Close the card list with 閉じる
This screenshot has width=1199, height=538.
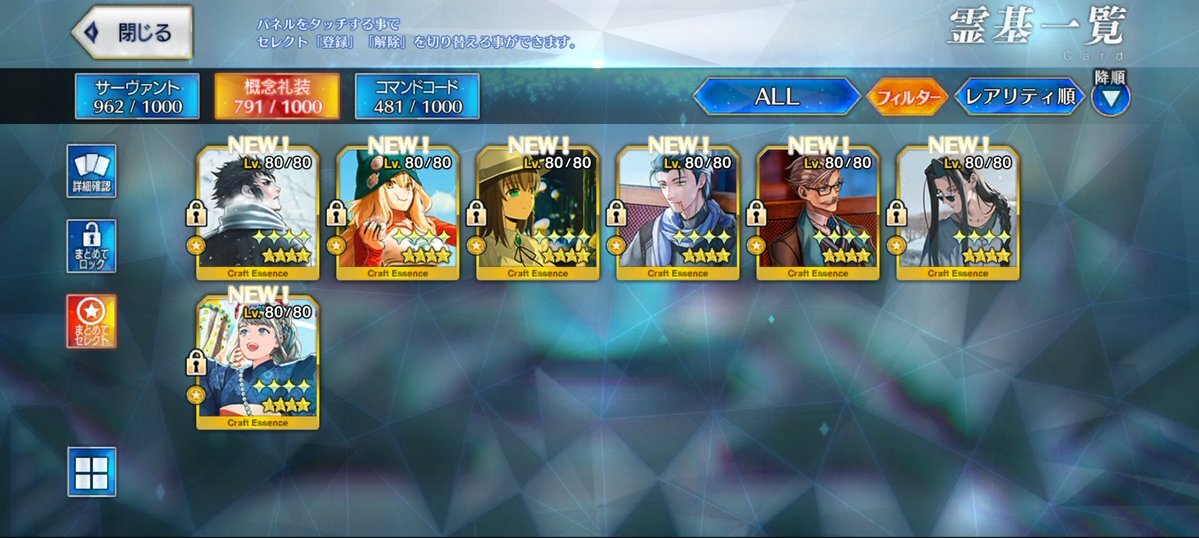coord(132,33)
